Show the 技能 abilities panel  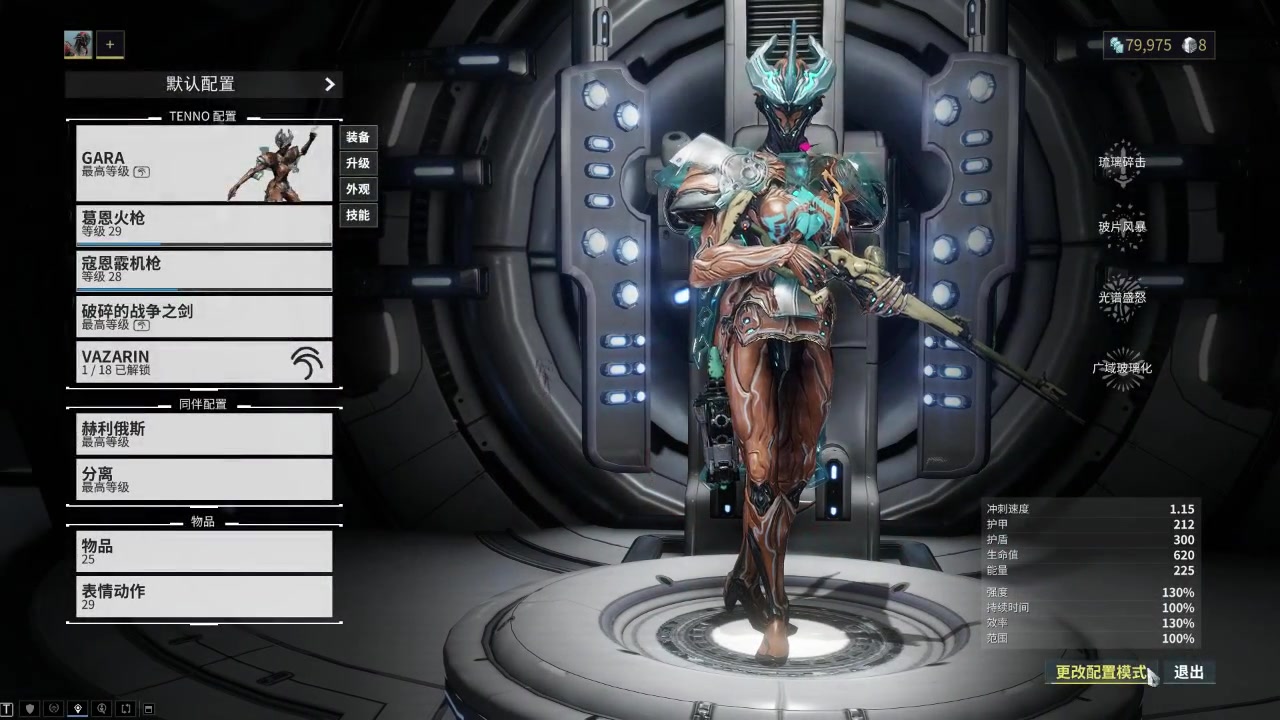(x=358, y=215)
